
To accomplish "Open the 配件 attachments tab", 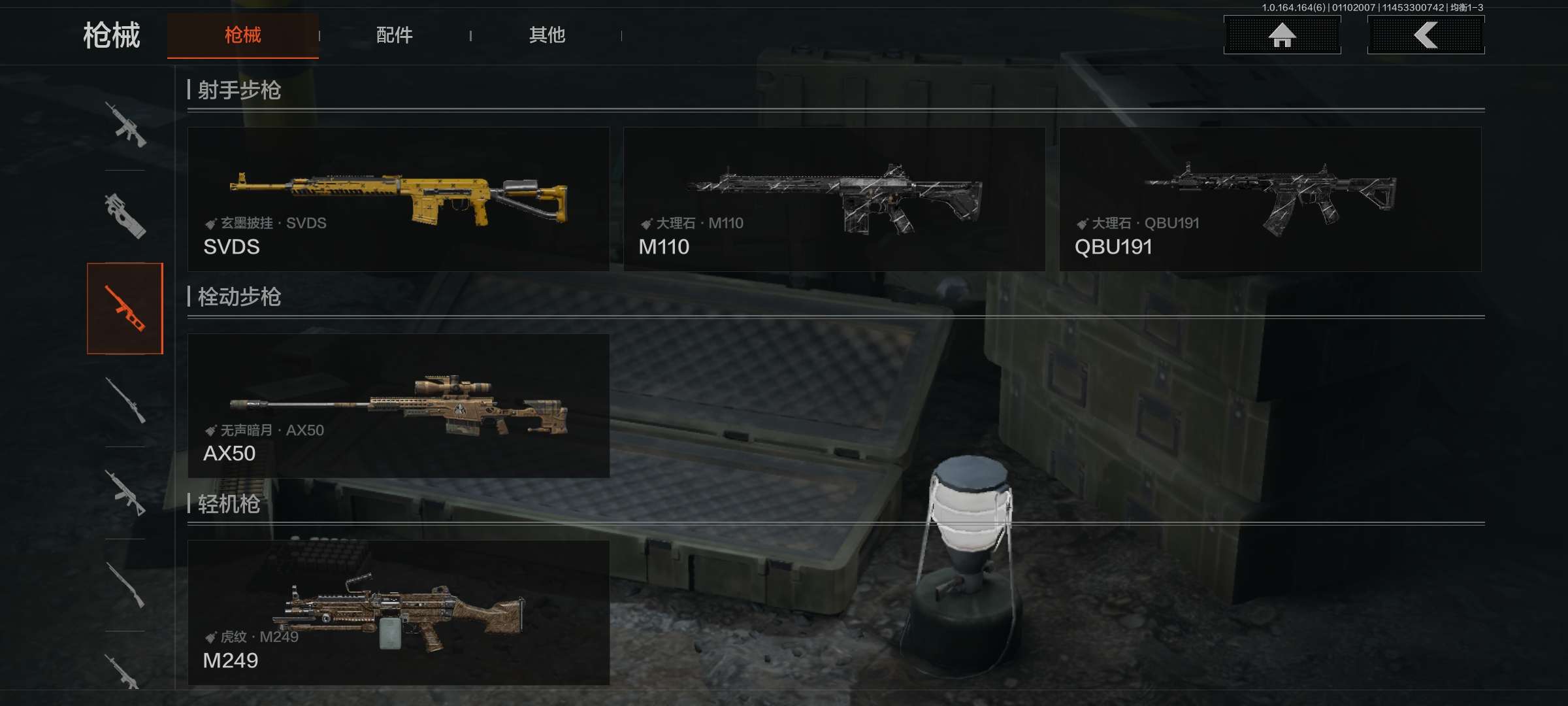I will click(x=394, y=35).
